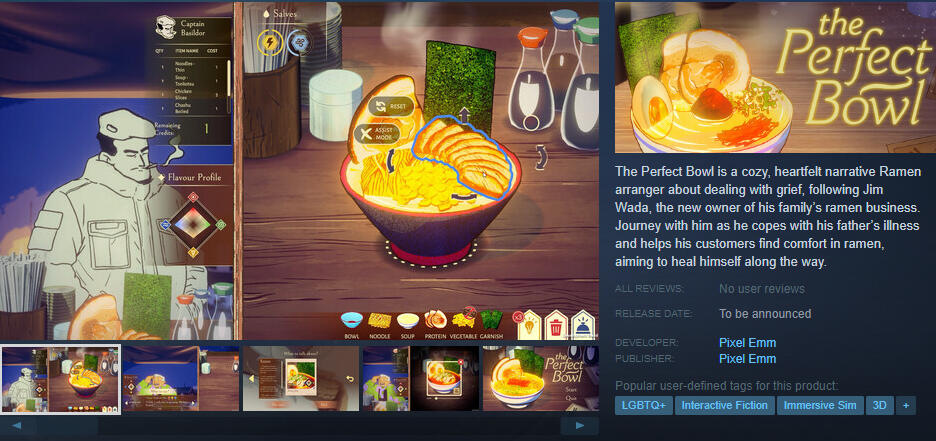
Task: View the 'What to talk about?' thumbnail
Action: 301,378
